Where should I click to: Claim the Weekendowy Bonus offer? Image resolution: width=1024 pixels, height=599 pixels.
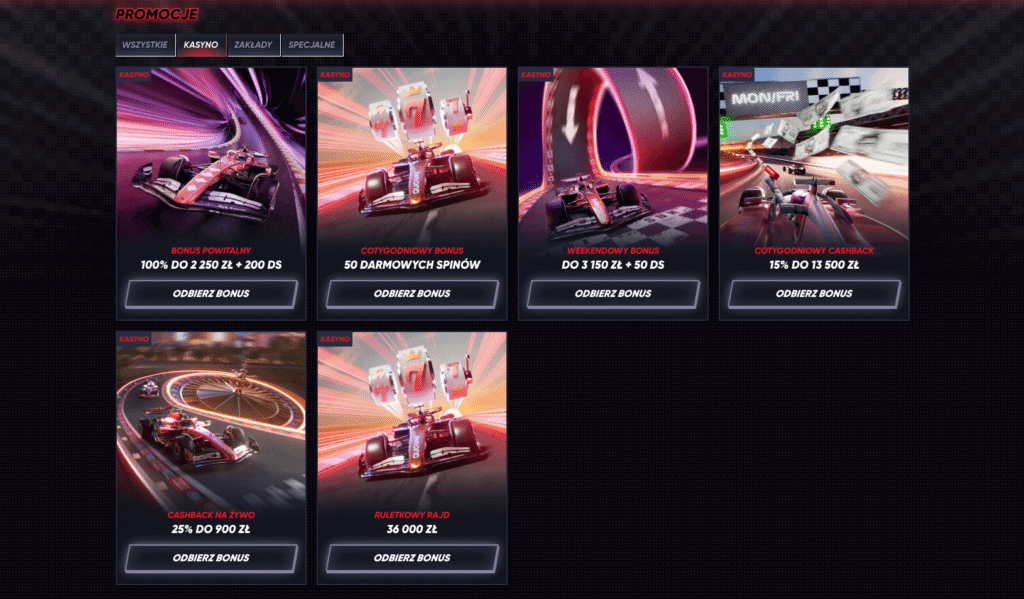point(613,294)
